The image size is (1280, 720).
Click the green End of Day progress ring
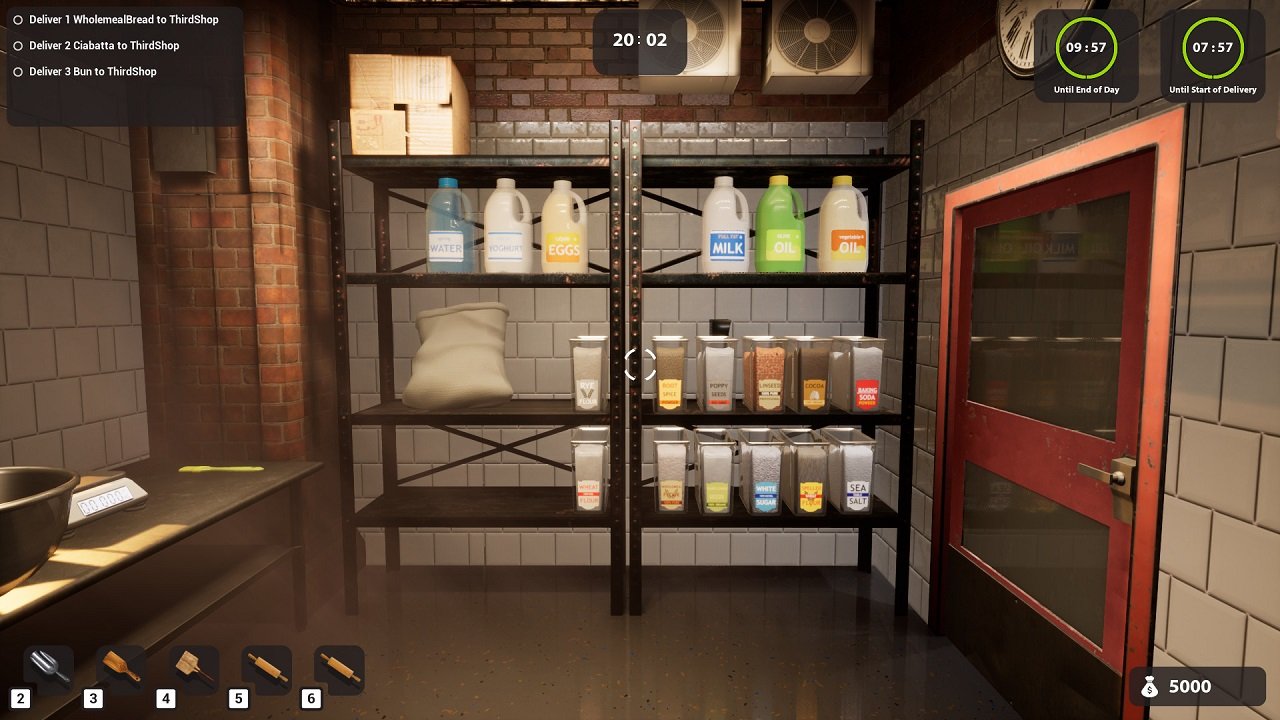(1086, 45)
